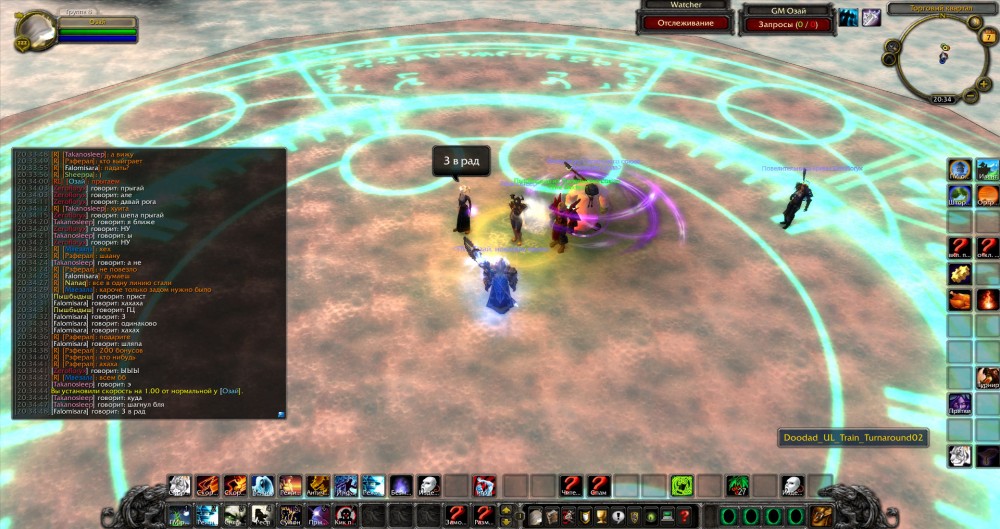Click the Ozai player portrait frame

(x=36, y=29)
